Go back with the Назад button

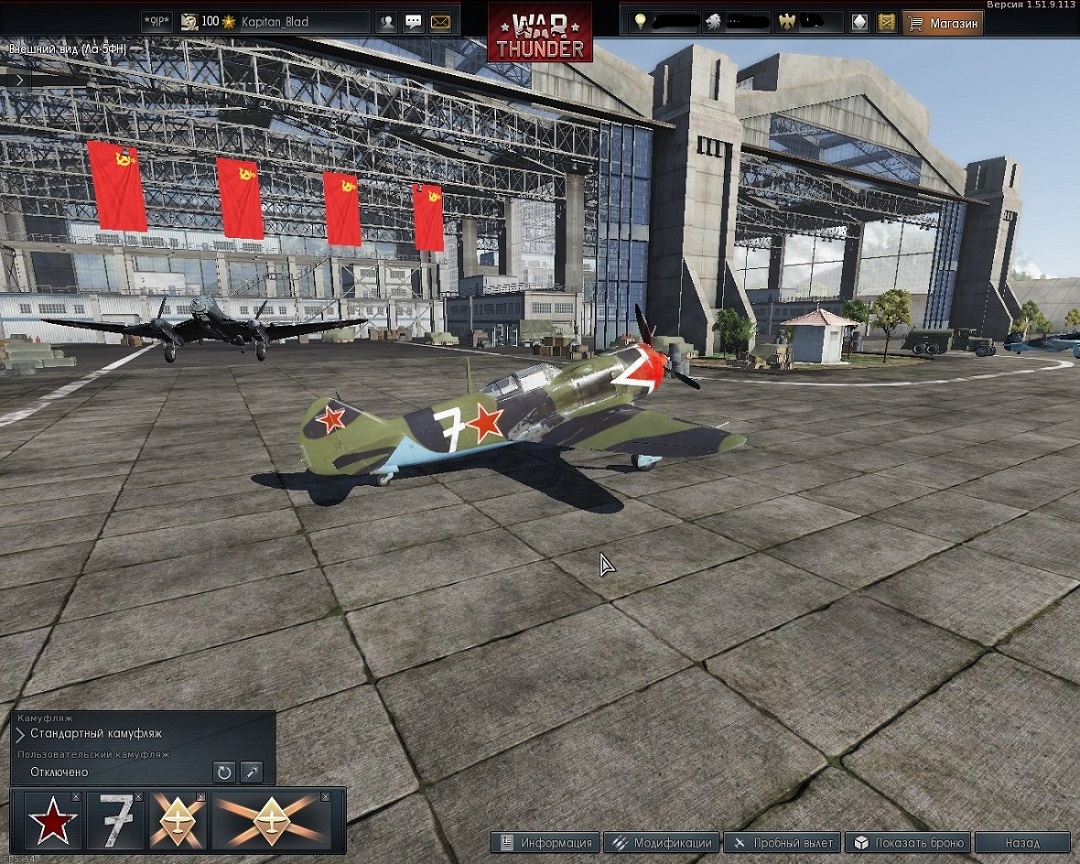click(1022, 843)
